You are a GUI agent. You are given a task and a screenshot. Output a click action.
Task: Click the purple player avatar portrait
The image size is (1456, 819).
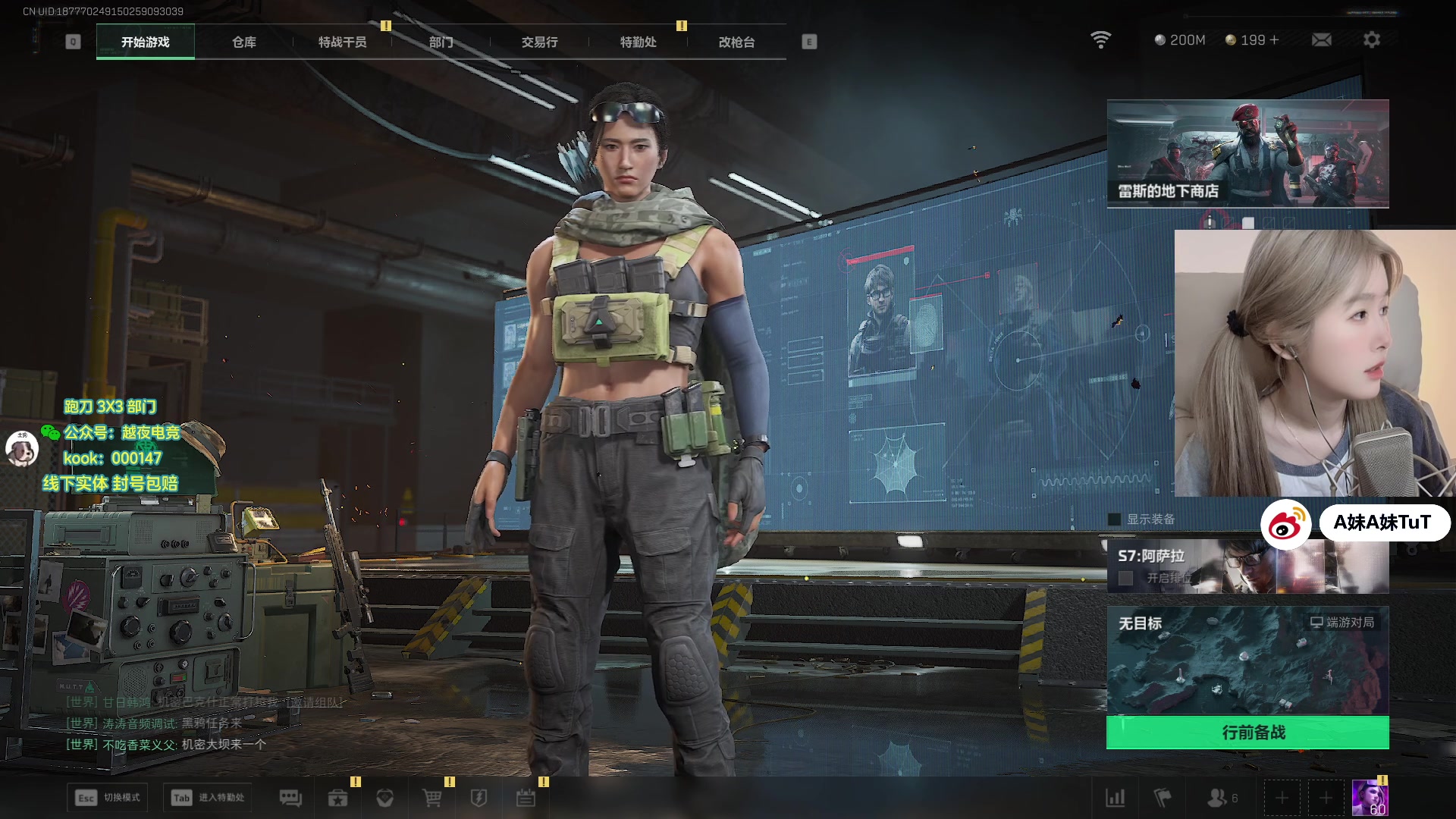click(x=1370, y=798)
